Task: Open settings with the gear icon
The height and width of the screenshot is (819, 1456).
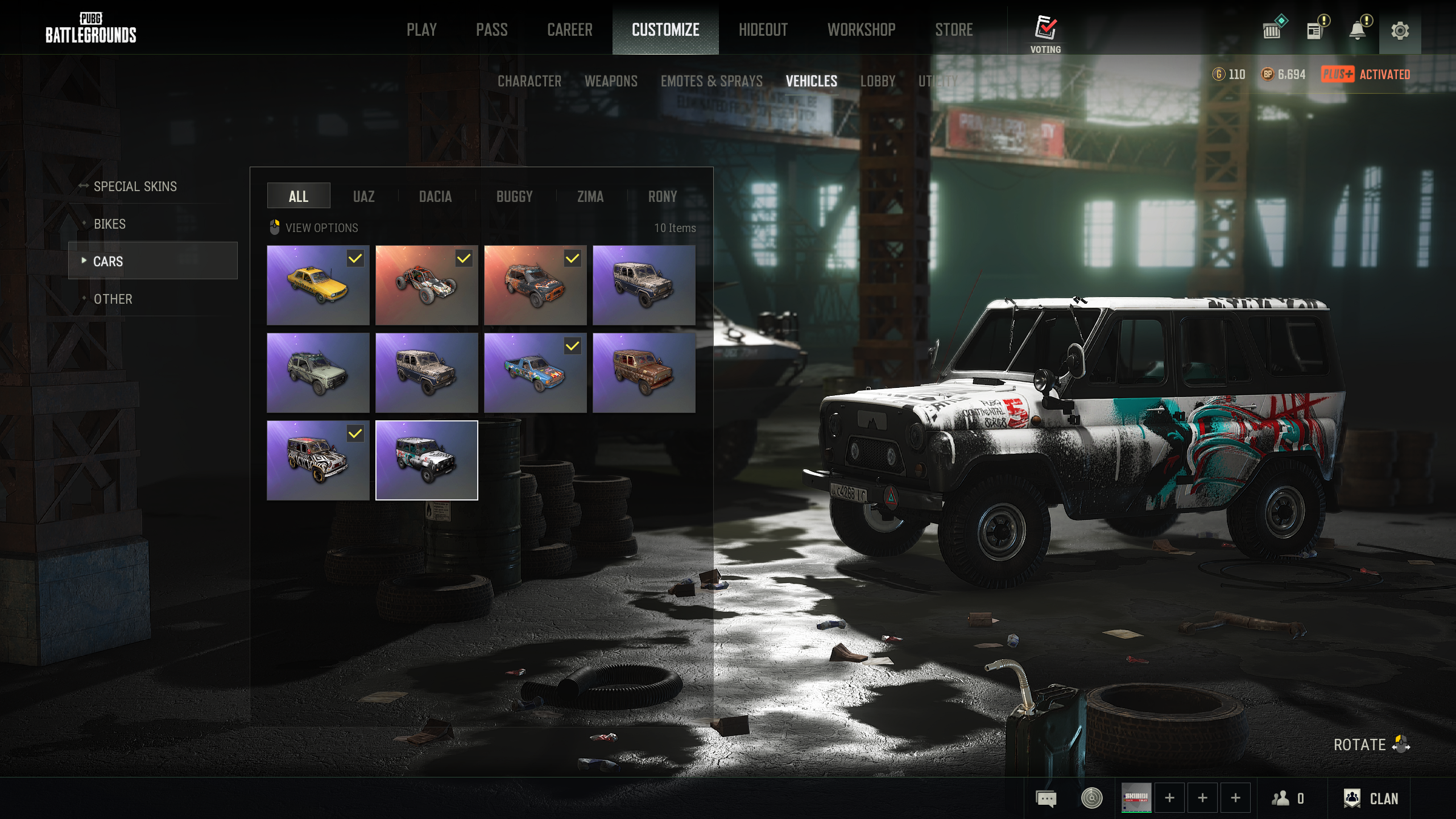Action: (1400, 31)
